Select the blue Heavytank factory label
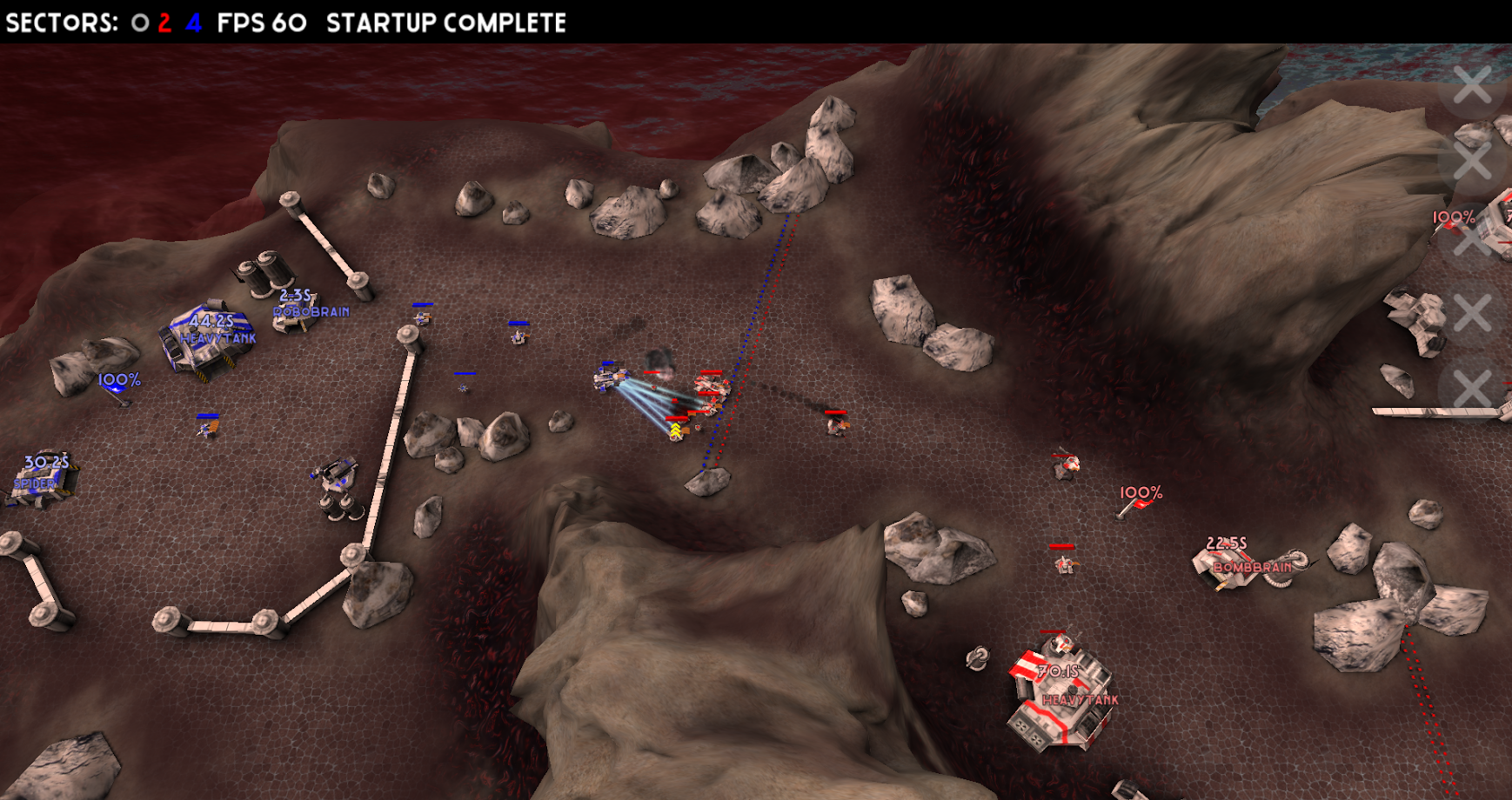This screenshot has width=1512, height=800. click(x=217, y=338)
